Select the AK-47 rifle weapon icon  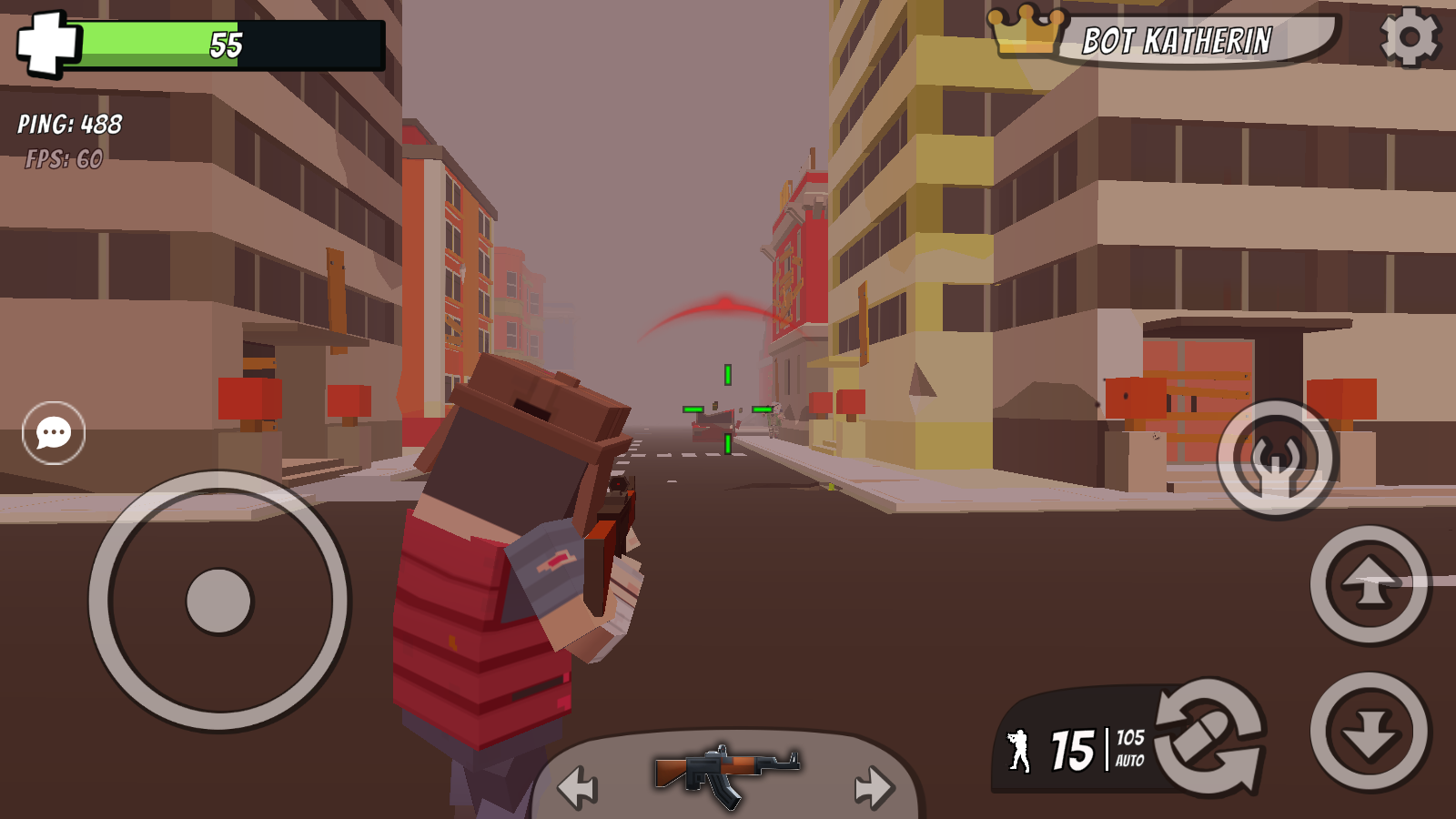pos(726,773)
